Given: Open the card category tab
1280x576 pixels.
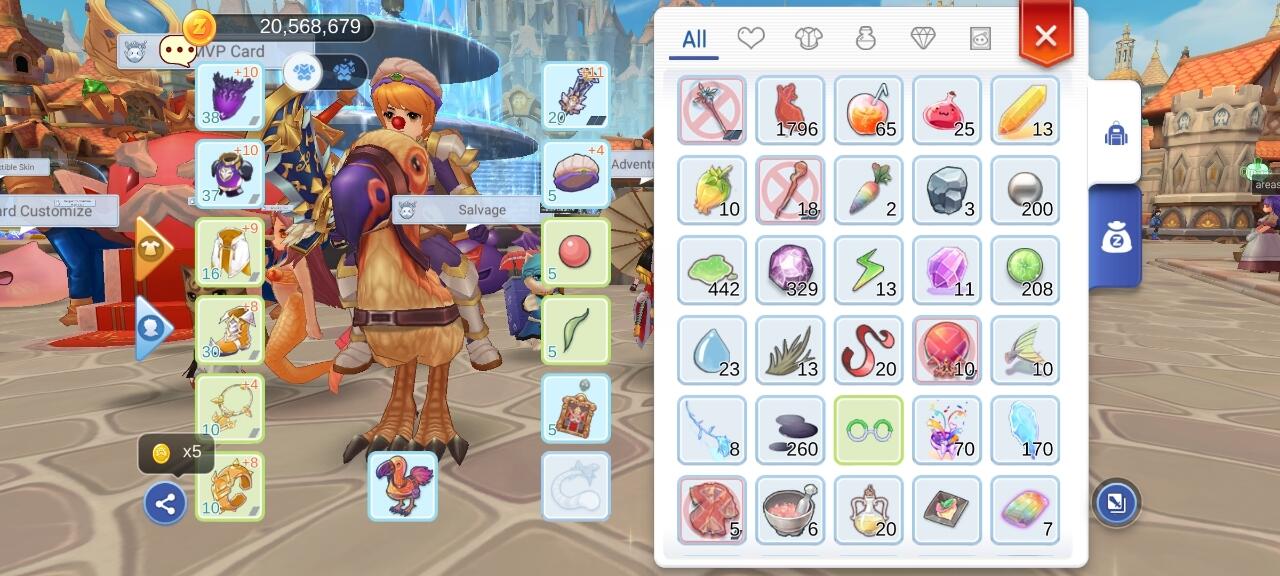Looking at the screenshot, I should 980,38.
